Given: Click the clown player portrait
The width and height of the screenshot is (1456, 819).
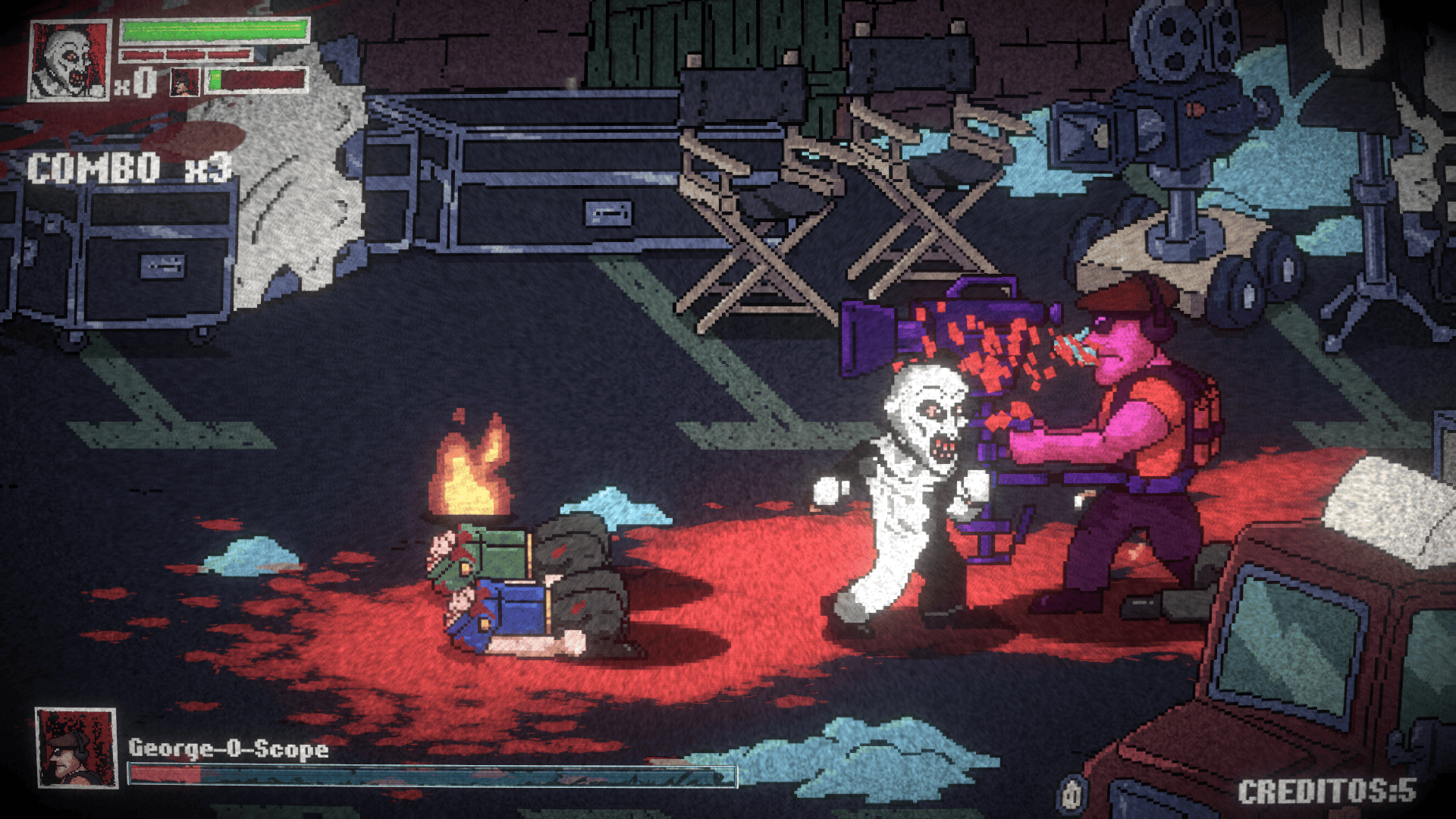Looking at the screenshot, I should (69, 61).
